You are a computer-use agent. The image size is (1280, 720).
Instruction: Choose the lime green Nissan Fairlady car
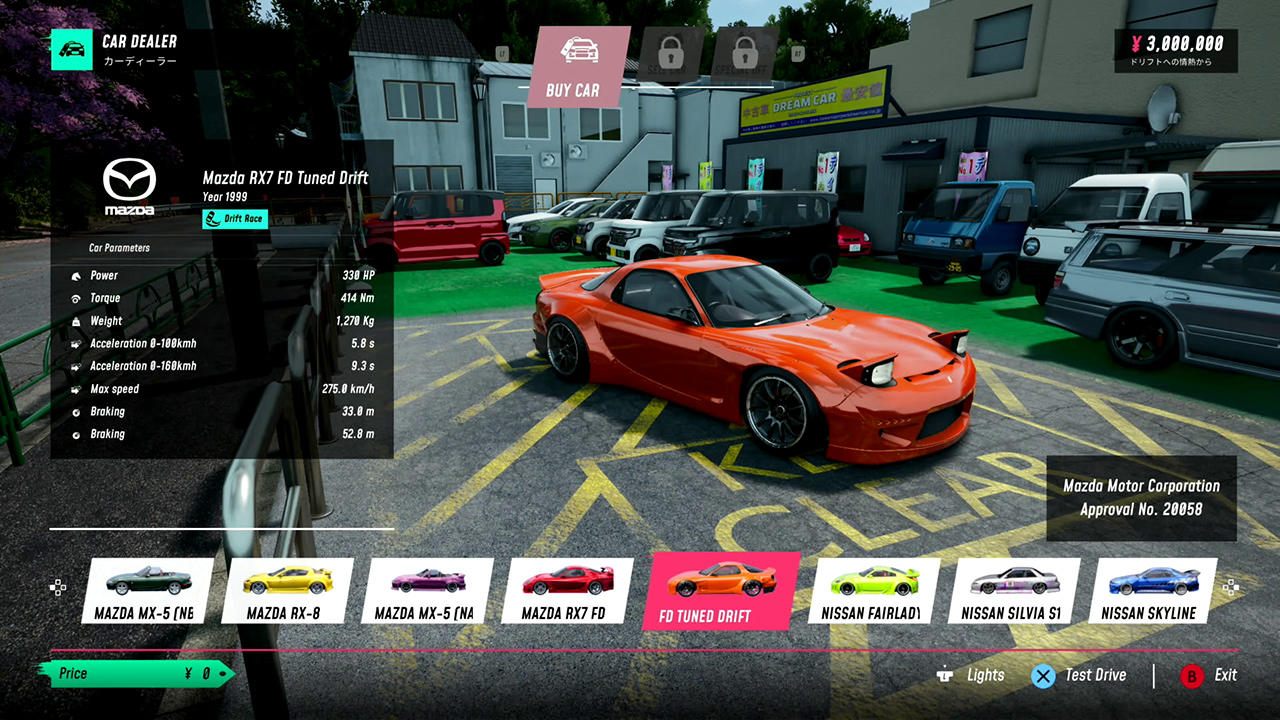(872, 592)
